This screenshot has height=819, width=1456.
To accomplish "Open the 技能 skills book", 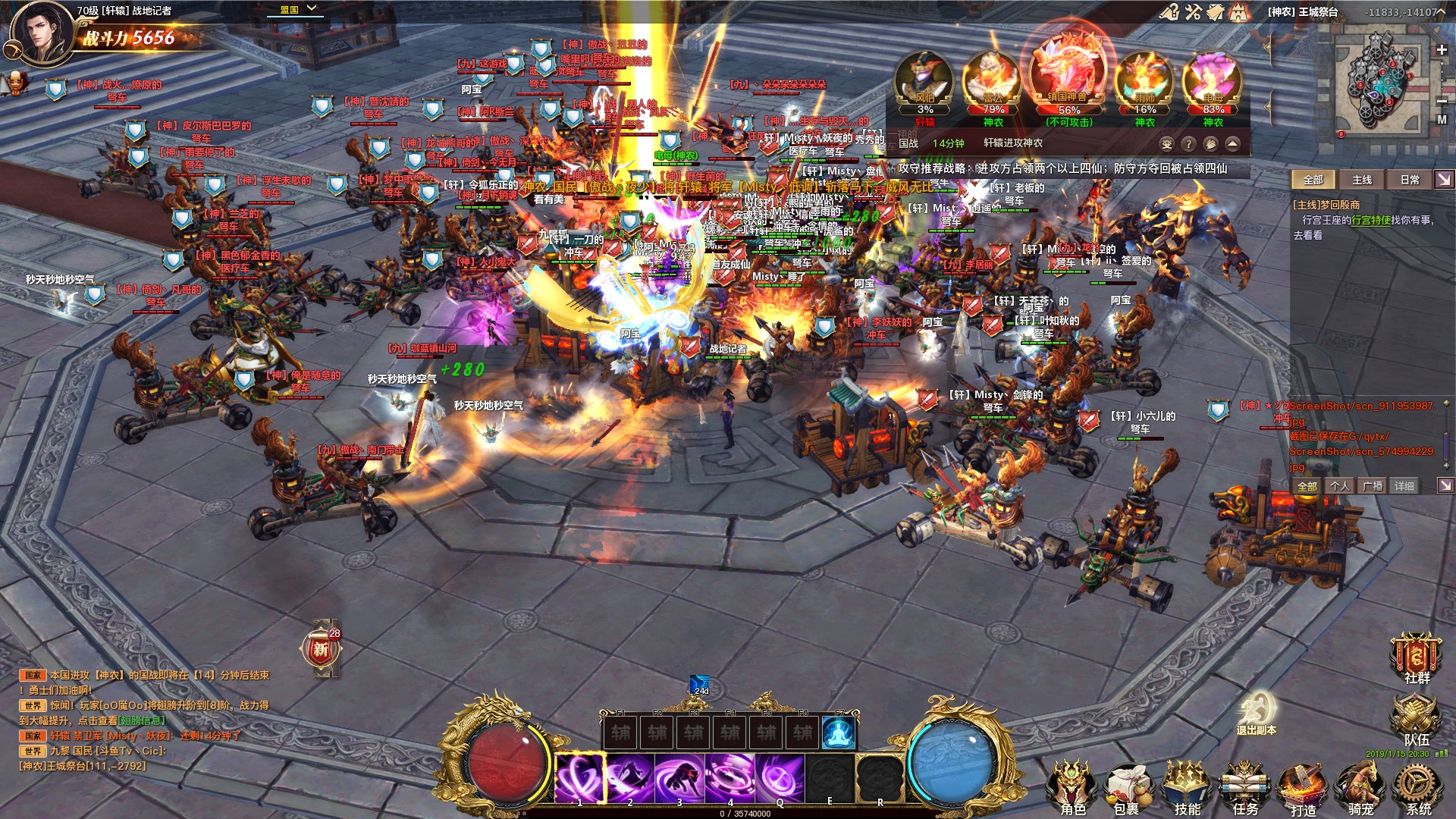I will click(x=1187, y=789).
